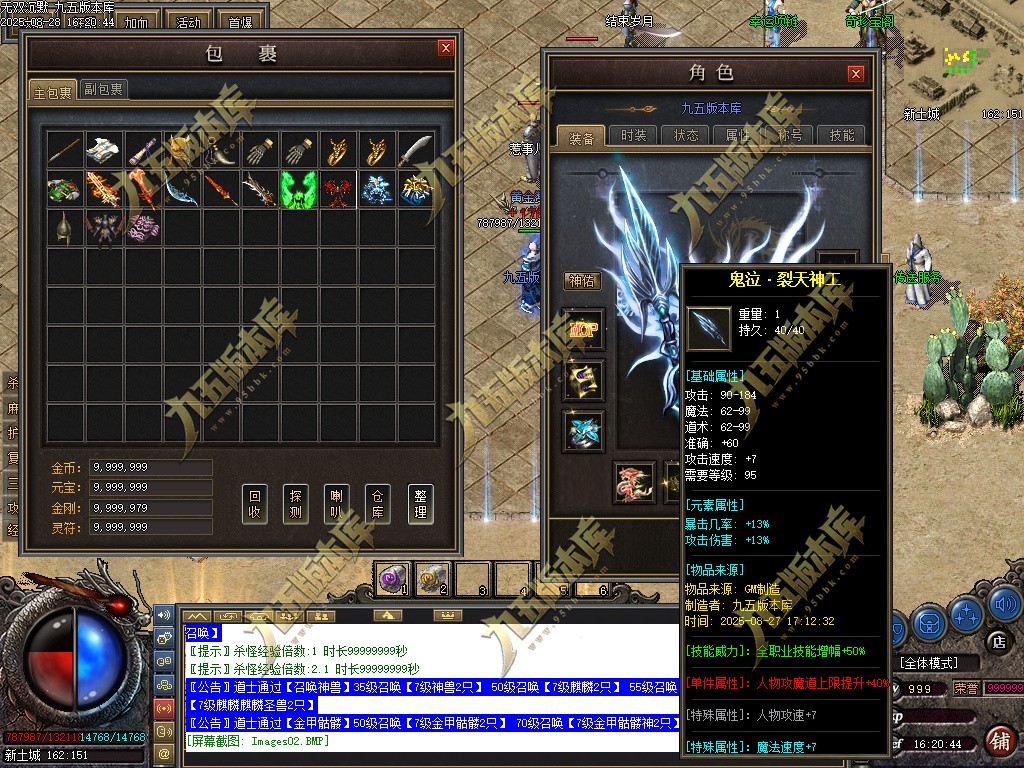Viewport: 1024px width, 768px height.
Task: Open the 铺 shop button
Action: click(998, 740)
